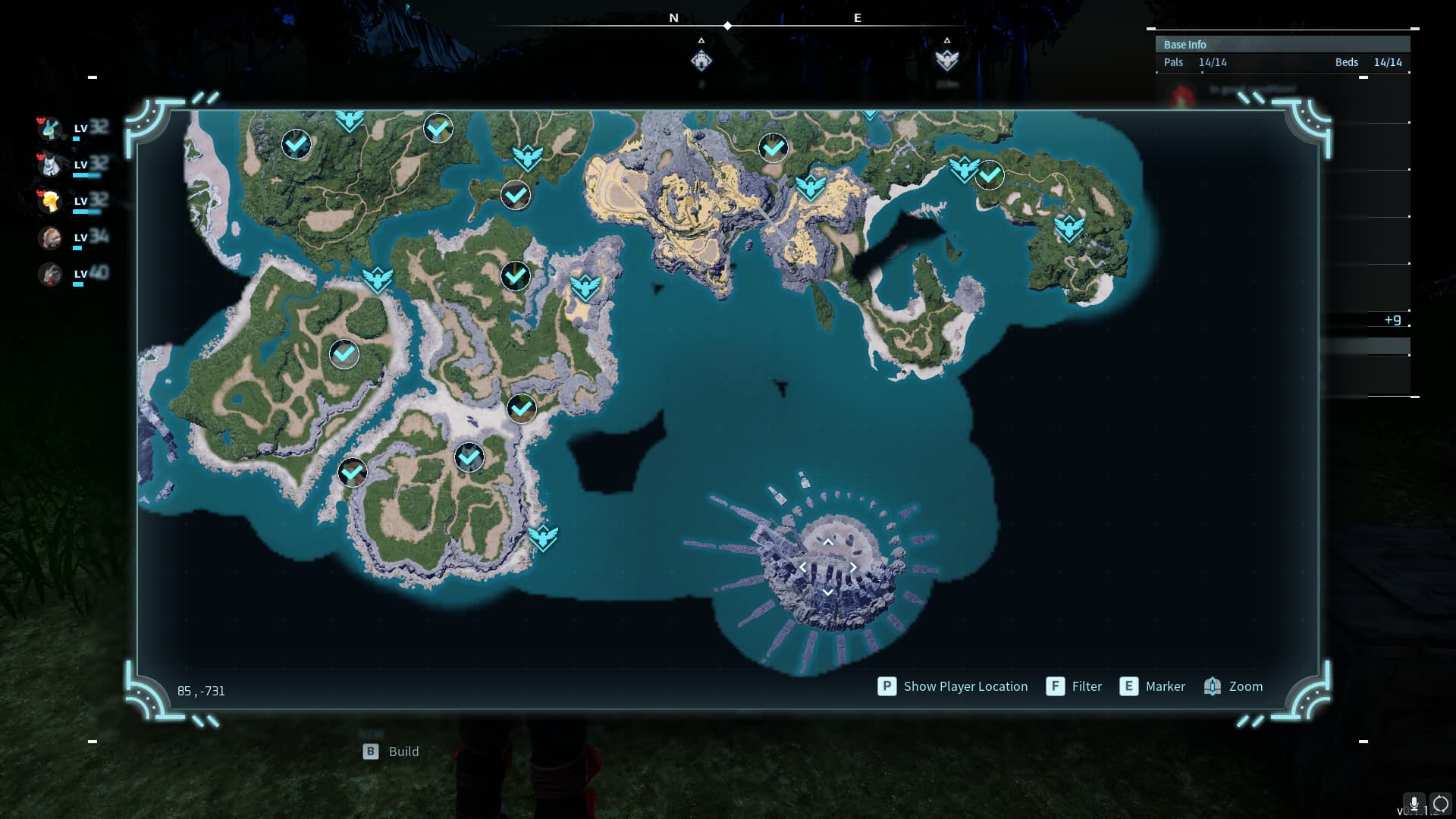Select eagle marker on southern island's southeast coast
The image size is (1456, 819).
[x=543, y=538]
